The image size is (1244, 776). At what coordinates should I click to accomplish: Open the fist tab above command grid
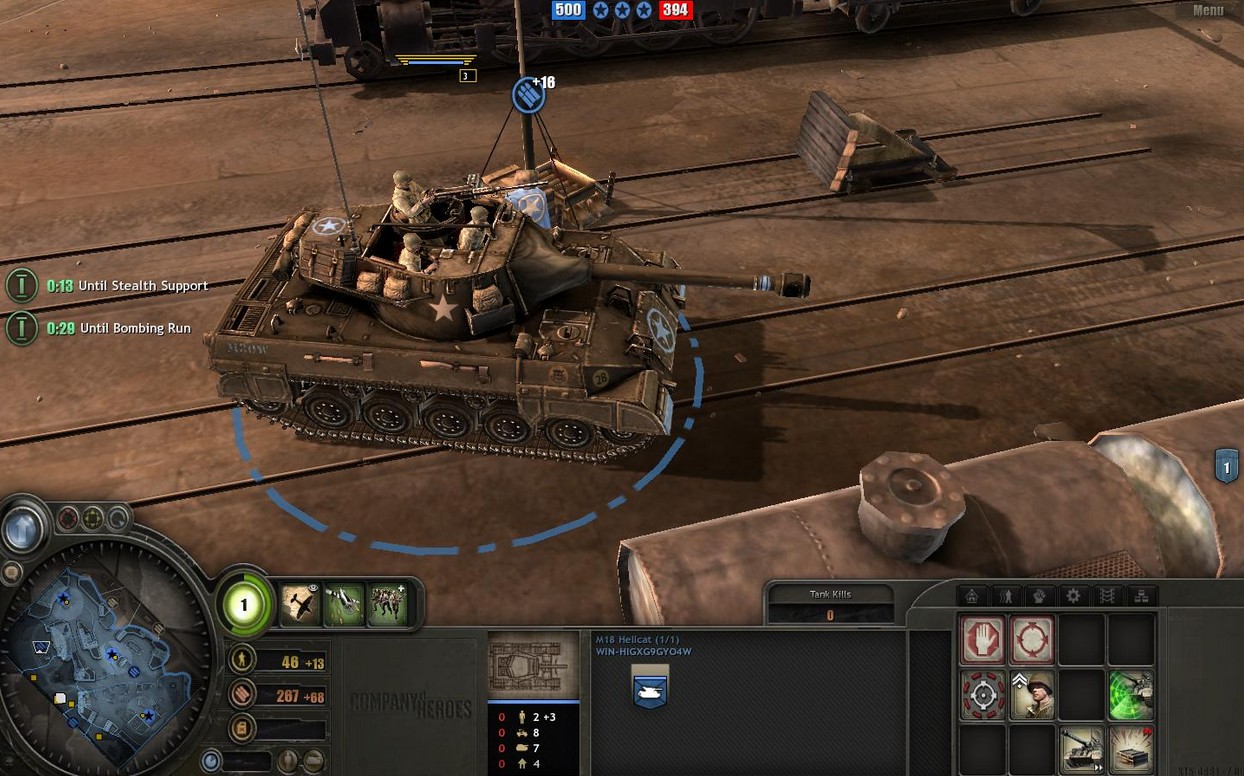(x=1039, y=596)
